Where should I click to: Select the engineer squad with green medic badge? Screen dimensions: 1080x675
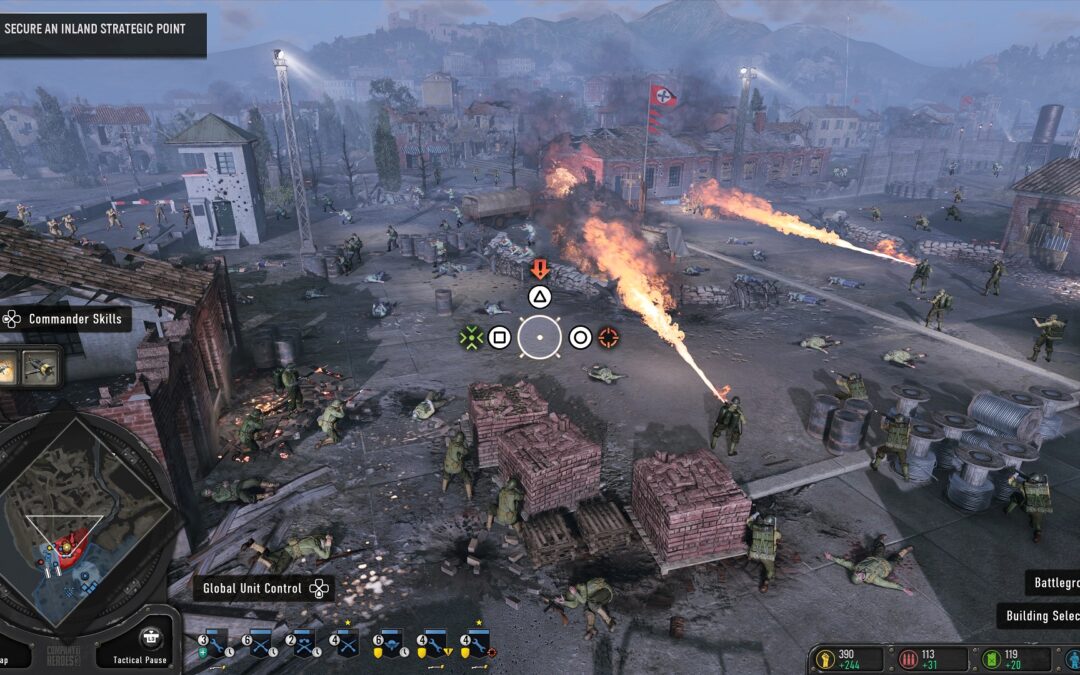click(x=215, y=643)
